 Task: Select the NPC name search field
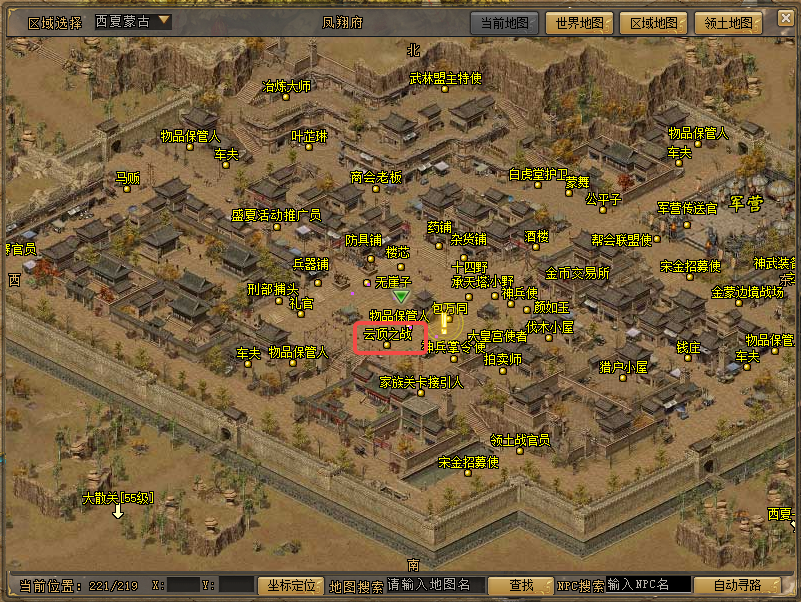pyautogui.click(x=649, y=585)
